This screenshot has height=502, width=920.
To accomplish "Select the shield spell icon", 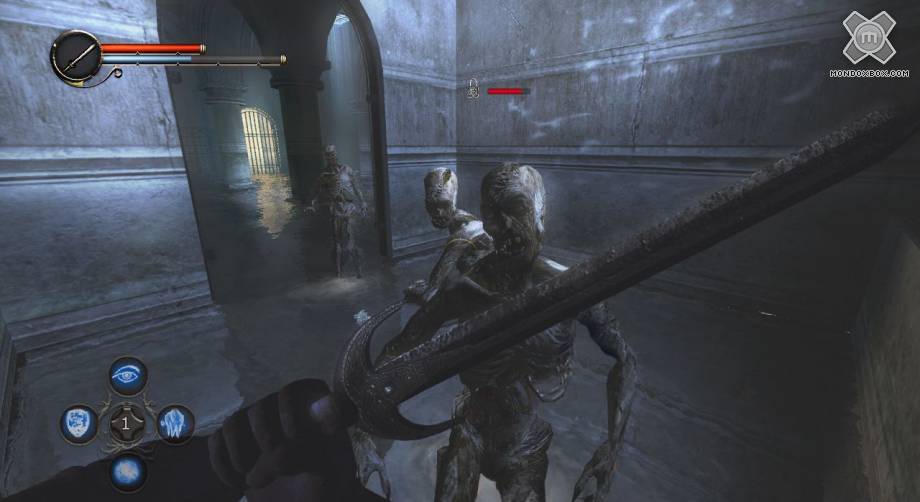I will pyautogui.click(x=78, y=423).
